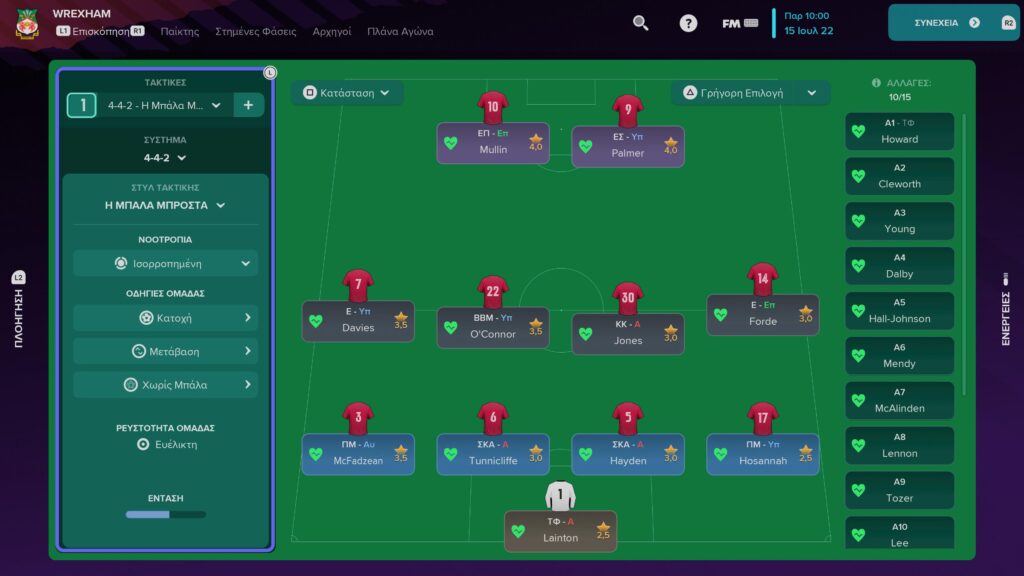Choose substitute Howard from the bench

coord(899,132)
